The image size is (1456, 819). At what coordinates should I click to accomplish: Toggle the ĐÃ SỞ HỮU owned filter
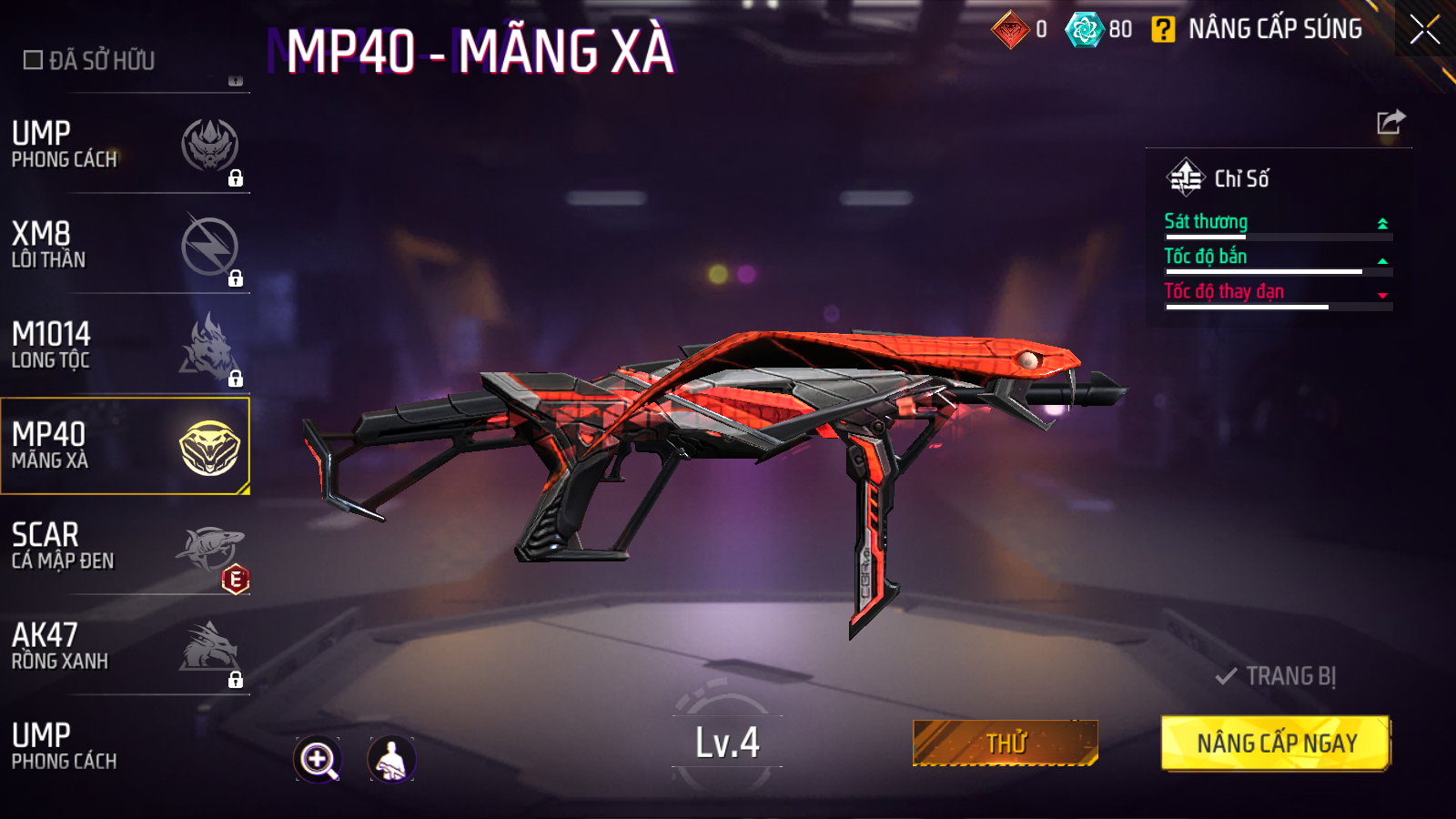(34, 60)
